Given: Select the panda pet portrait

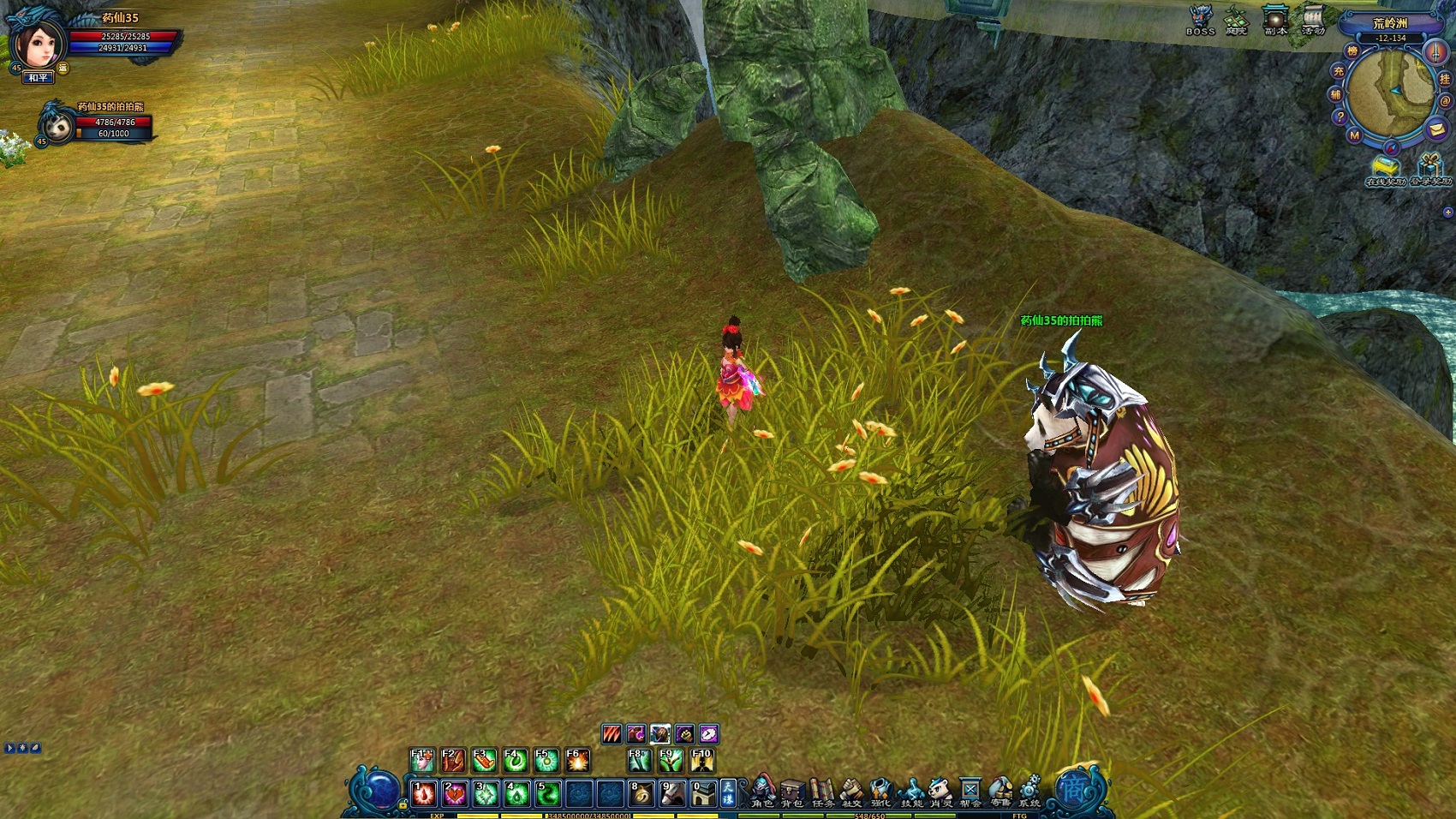Looking at the screenshot, I should [x=58, y=126].
